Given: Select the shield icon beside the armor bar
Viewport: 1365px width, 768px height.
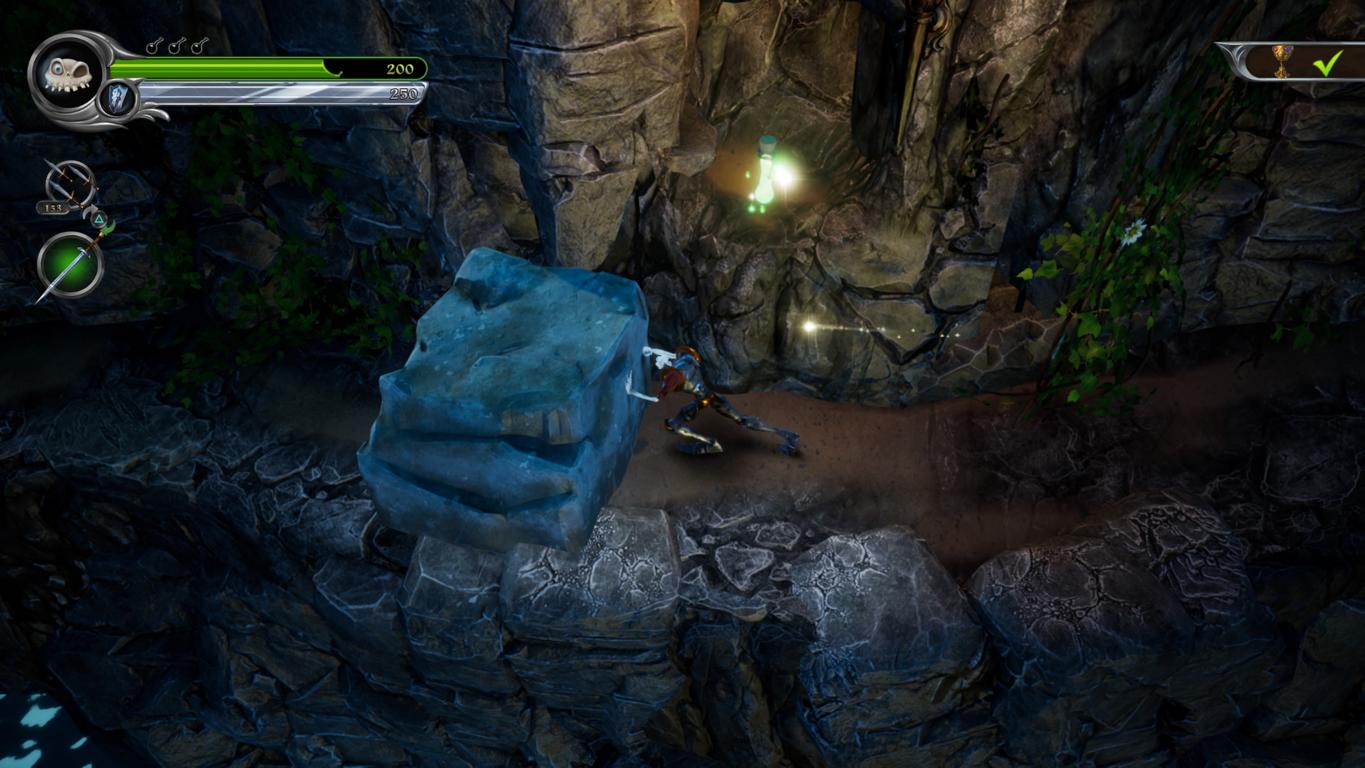Looking at the screenshot, I should [117, 99].
